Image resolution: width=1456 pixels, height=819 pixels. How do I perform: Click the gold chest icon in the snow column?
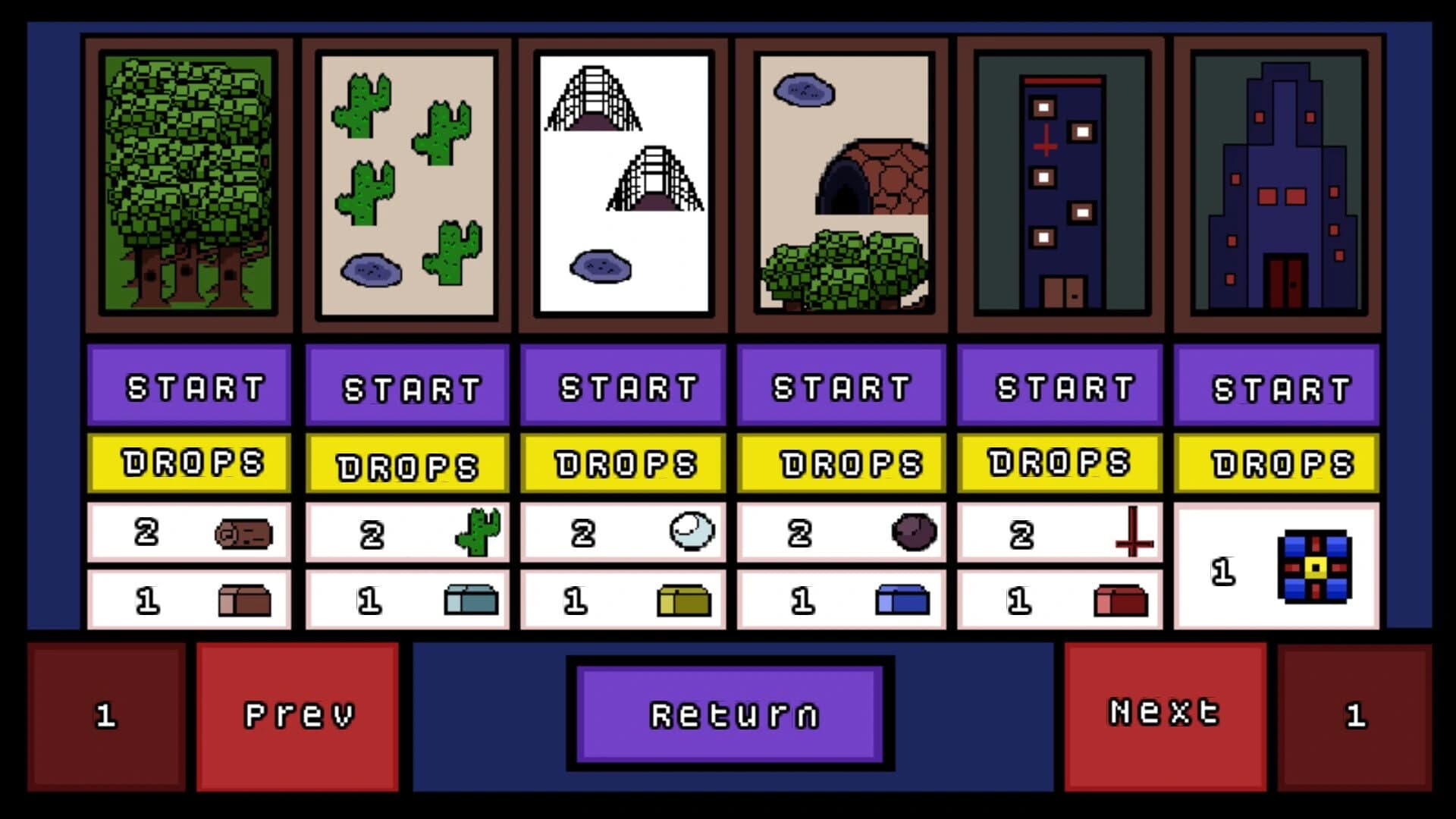coord(686,598)
